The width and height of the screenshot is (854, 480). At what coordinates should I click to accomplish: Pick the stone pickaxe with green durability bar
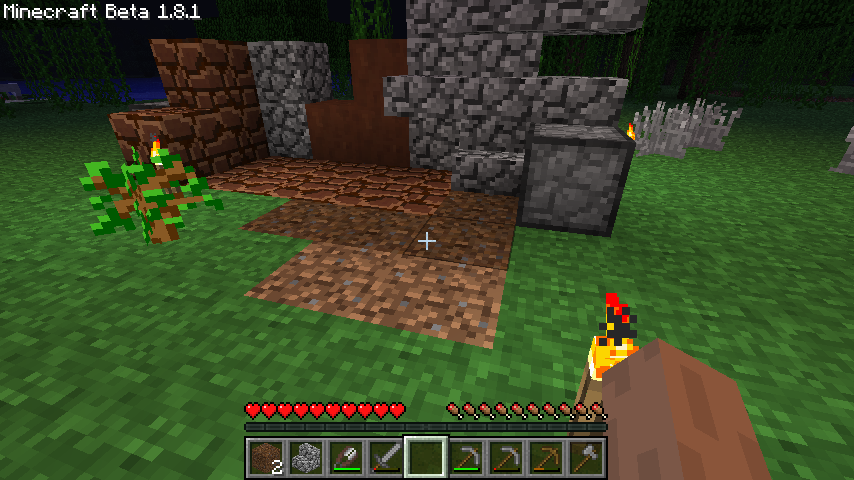coord(466,458)
